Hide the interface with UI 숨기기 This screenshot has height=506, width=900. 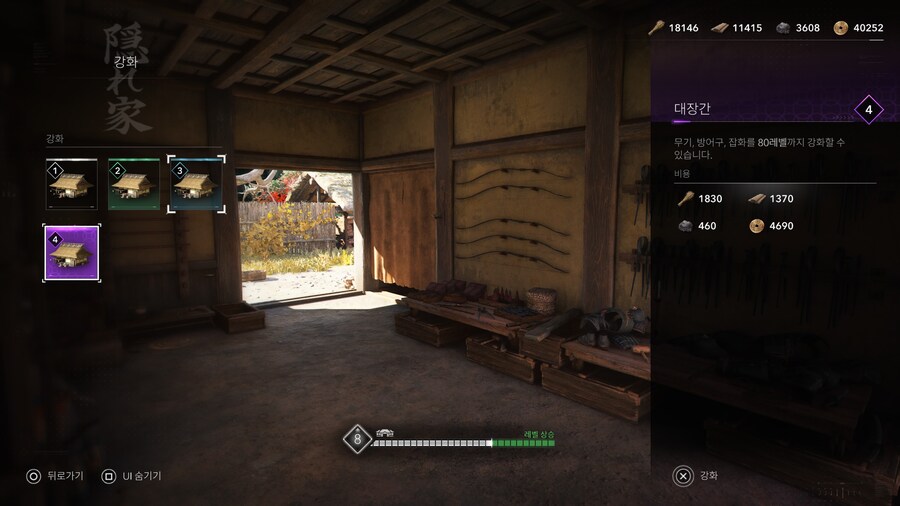tap(132, 476)
